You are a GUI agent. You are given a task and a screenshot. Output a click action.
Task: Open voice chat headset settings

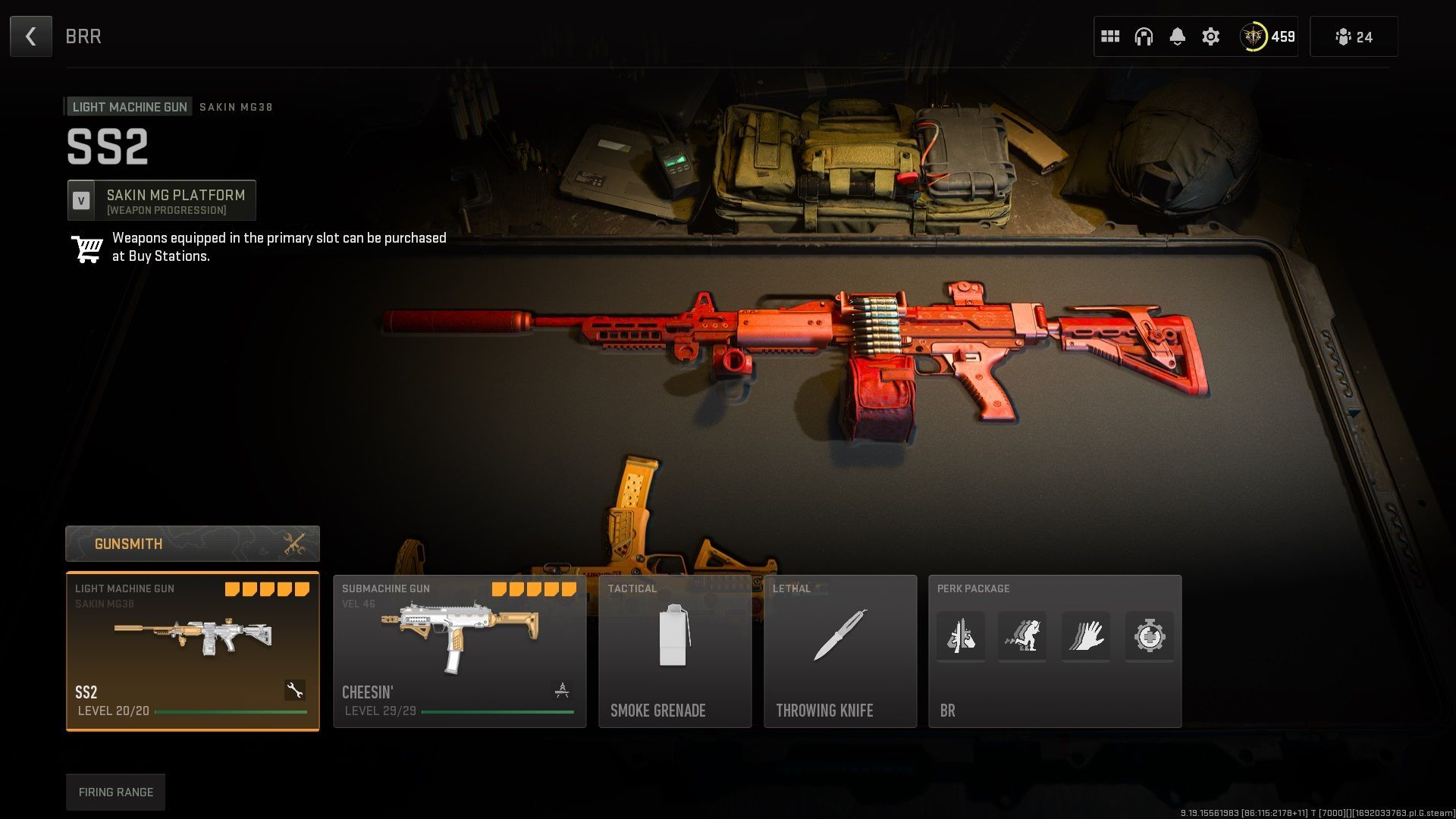click(1144, 36)
